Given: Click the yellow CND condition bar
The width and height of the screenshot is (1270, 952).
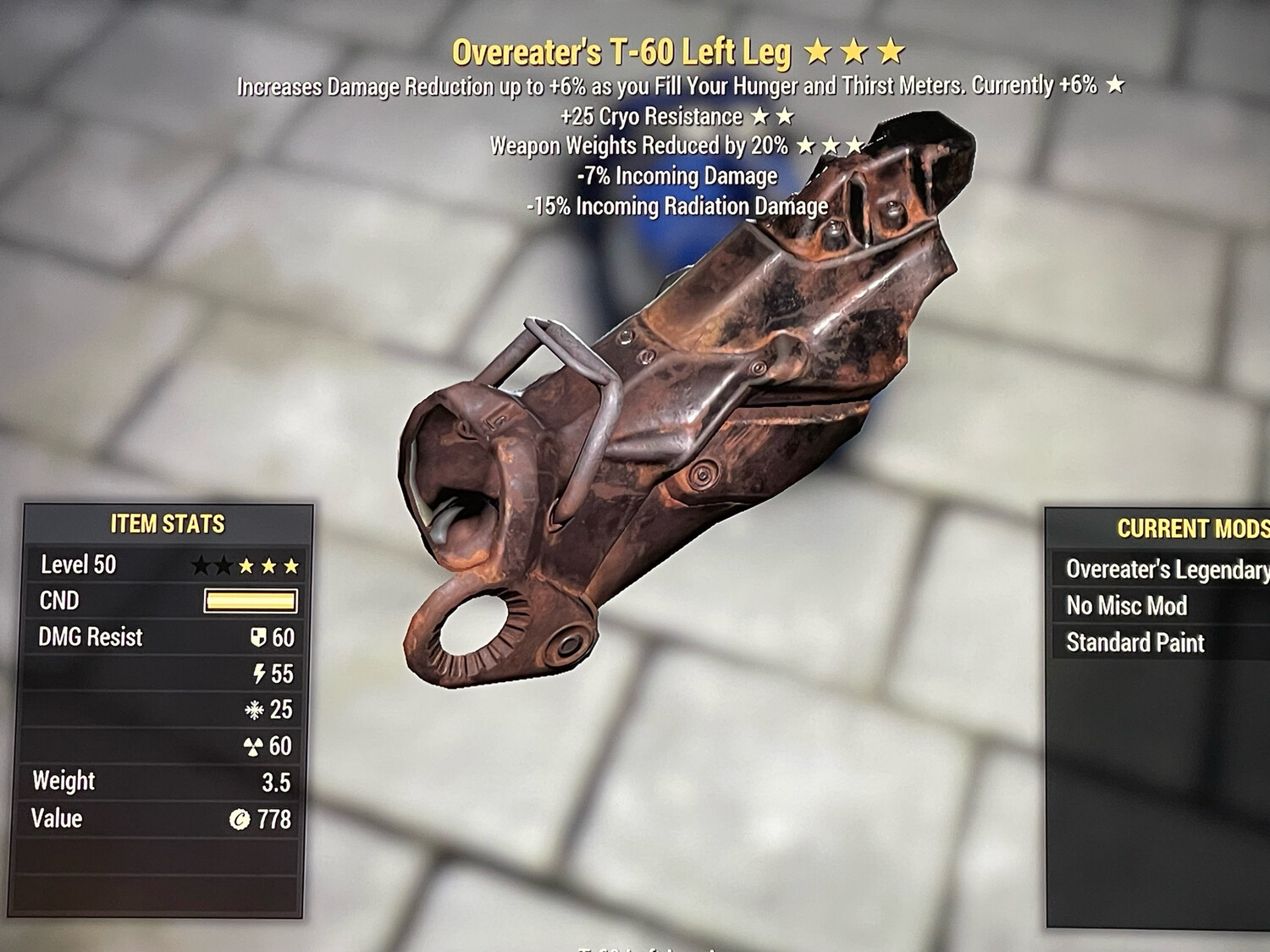Looking at the screenshot, I should (x=251, y=601).
